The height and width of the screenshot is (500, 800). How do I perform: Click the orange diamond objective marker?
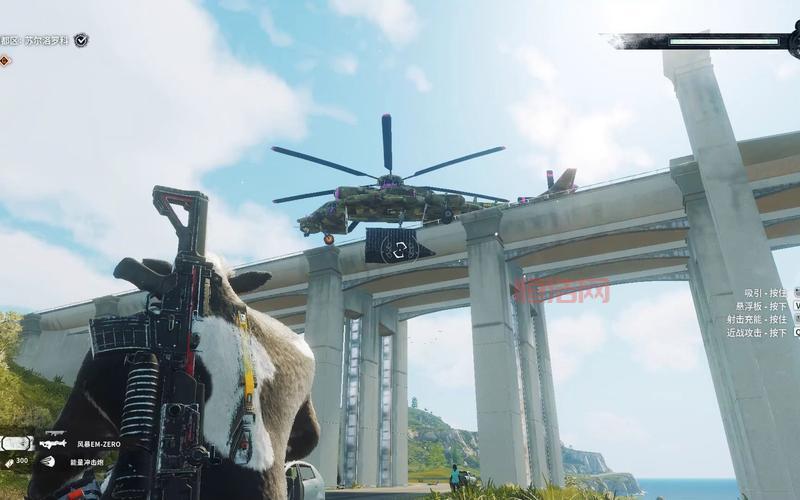pyautogui.click(x=5, y=60)
